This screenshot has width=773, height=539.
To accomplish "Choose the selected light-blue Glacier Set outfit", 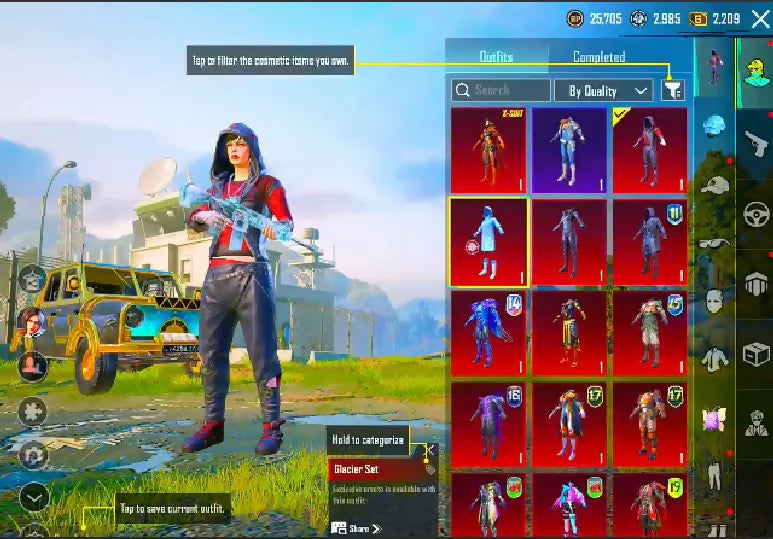I will [489, 241].
